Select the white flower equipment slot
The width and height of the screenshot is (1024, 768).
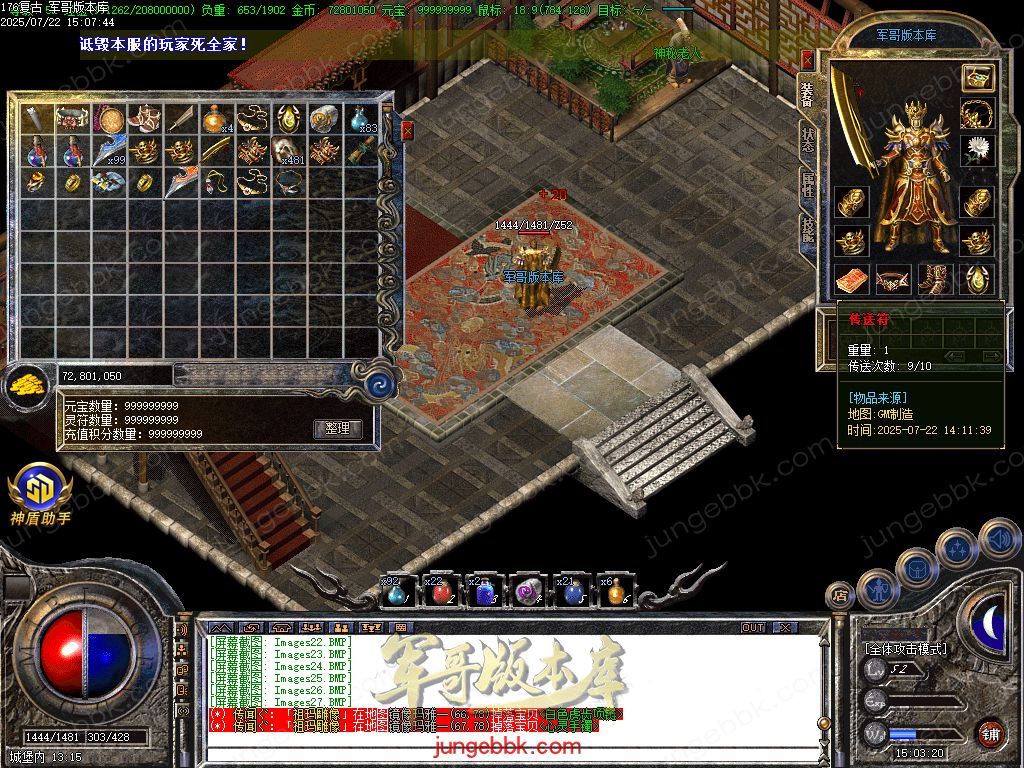point(977,150)
